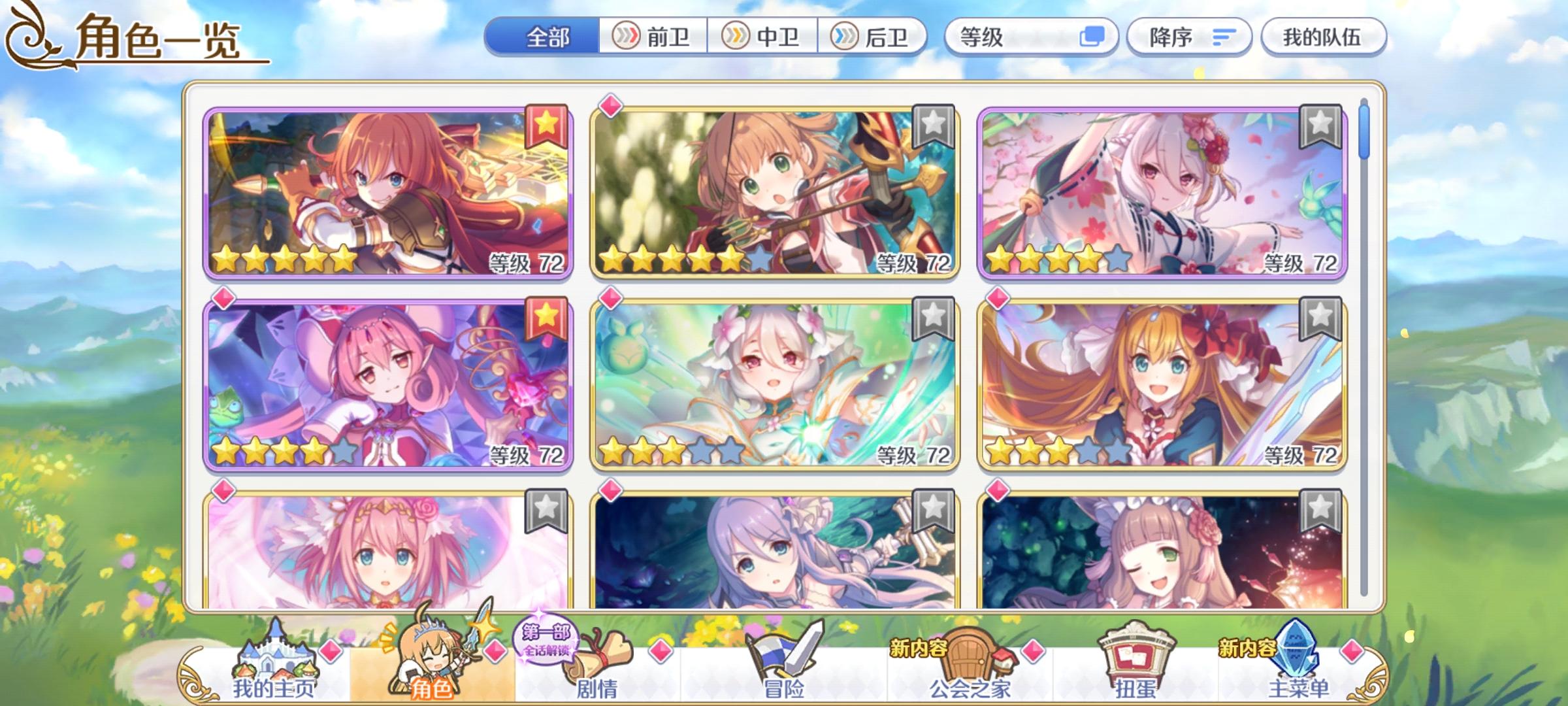Switch to the 前卫 vanguard tab
This screenshot has width=1568, height=706.
coord(653,37)
